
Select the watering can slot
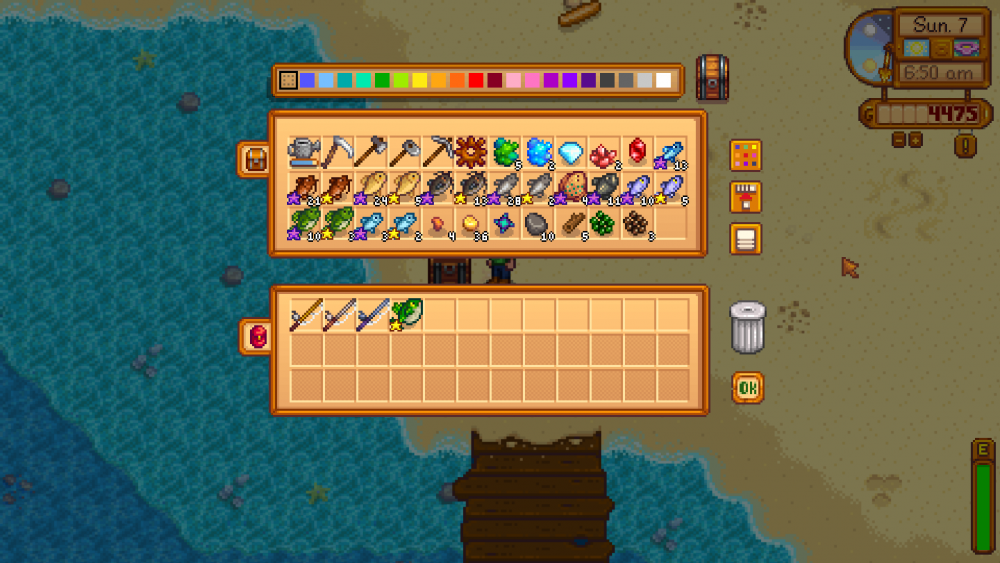coord(304,152)
